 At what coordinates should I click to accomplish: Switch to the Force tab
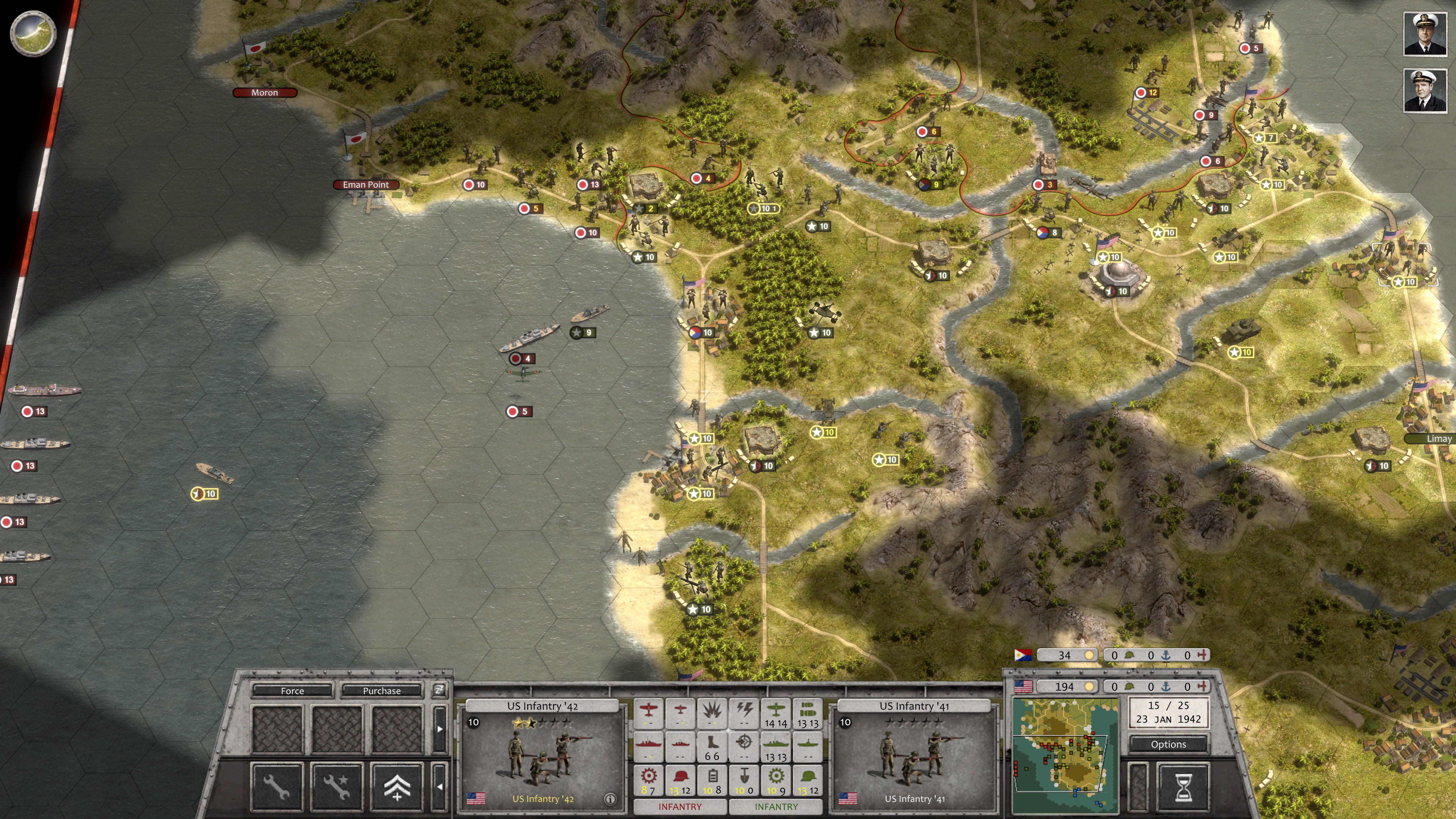coord(292,691)
